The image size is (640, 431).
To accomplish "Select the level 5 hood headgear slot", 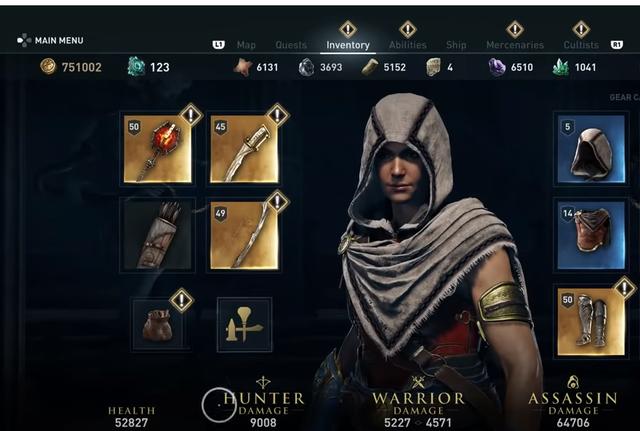I will click(x=590, y=150).
